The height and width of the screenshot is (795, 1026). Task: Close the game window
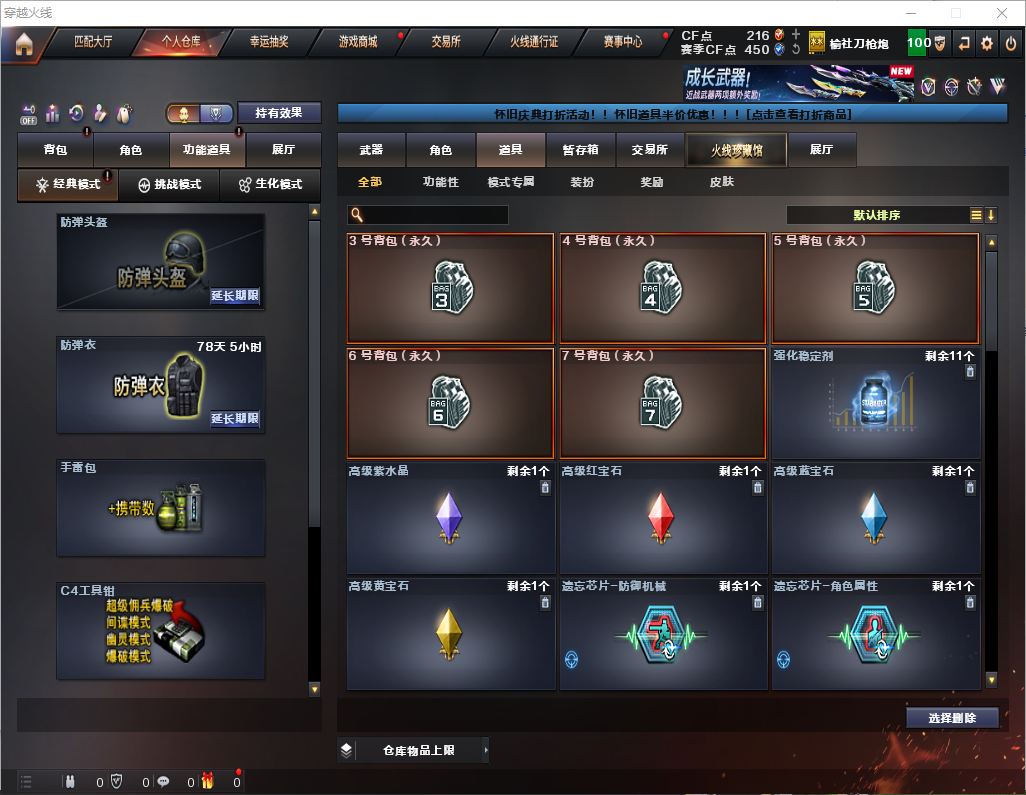(1001, 13)
